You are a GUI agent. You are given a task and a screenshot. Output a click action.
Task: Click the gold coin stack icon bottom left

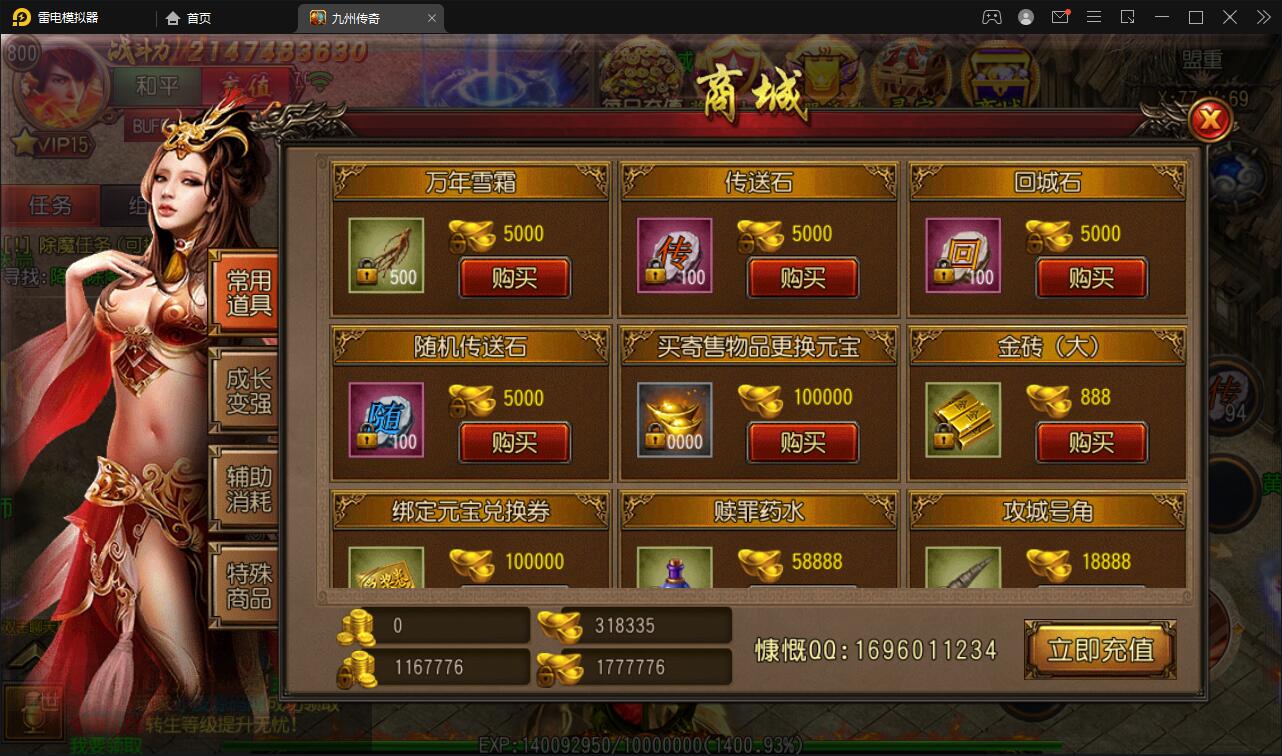(355, 628)
